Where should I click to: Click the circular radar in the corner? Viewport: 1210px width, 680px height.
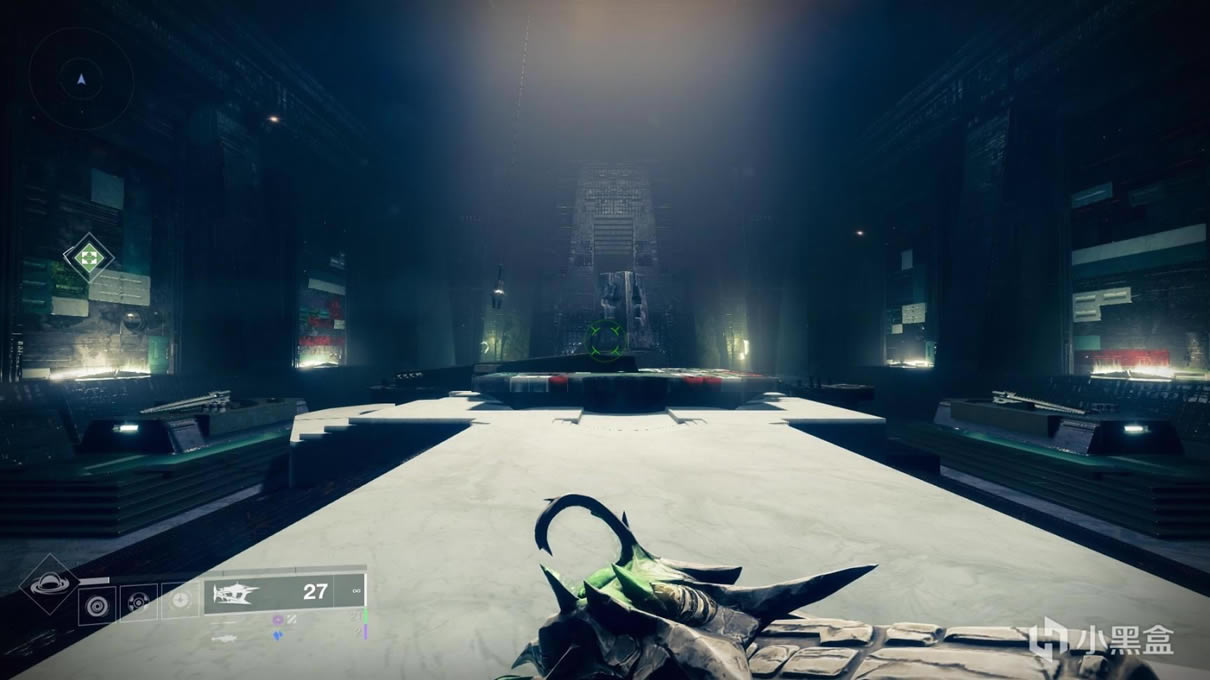tap(81, 77)
